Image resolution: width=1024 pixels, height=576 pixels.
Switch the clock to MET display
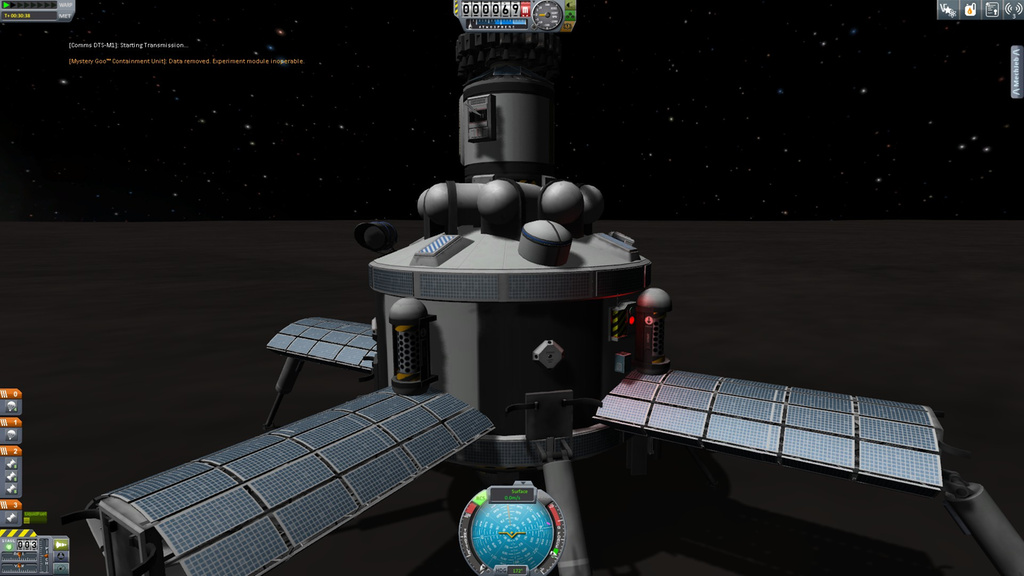65,16
